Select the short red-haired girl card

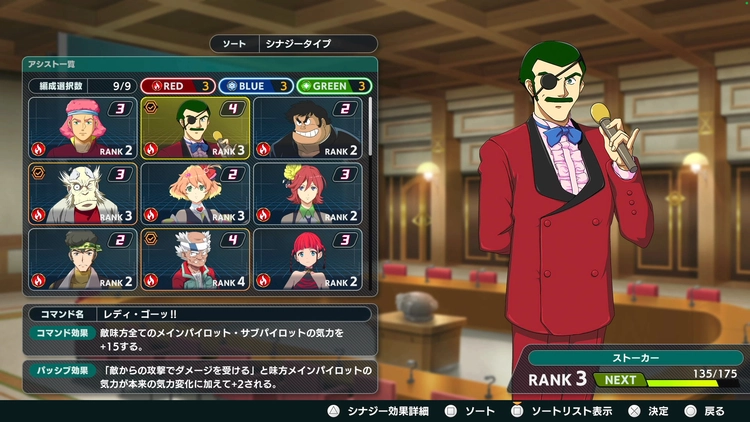coord(307,259)
